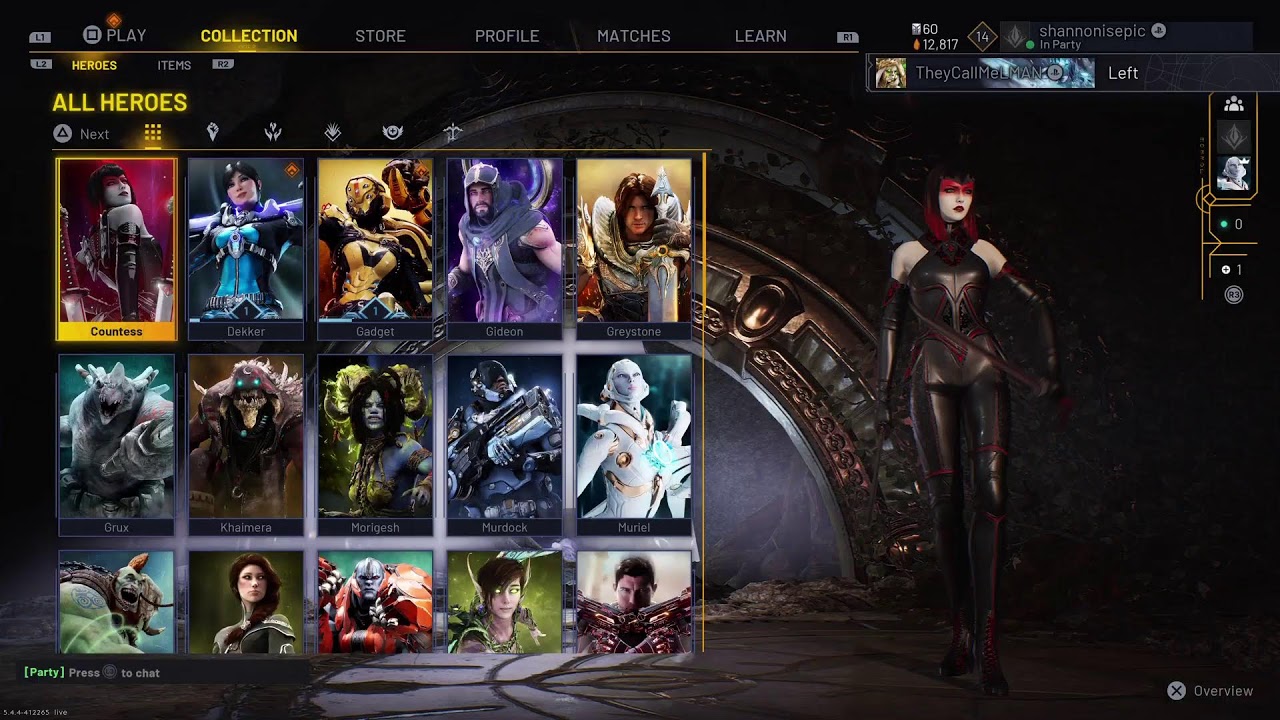This screenshot has width=1280, height=720.
Task: Show all heroes with the grid filter icon
Action: pyautogui.click(x=152, y=133)
